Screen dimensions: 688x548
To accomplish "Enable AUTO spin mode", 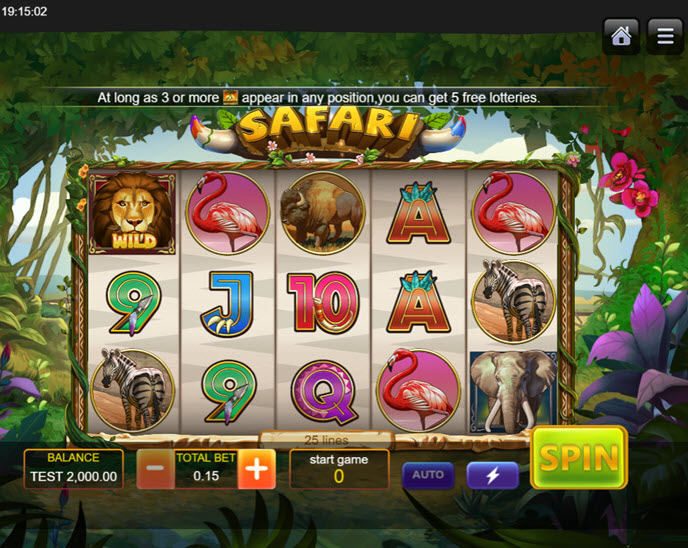I will pos(428,475).
